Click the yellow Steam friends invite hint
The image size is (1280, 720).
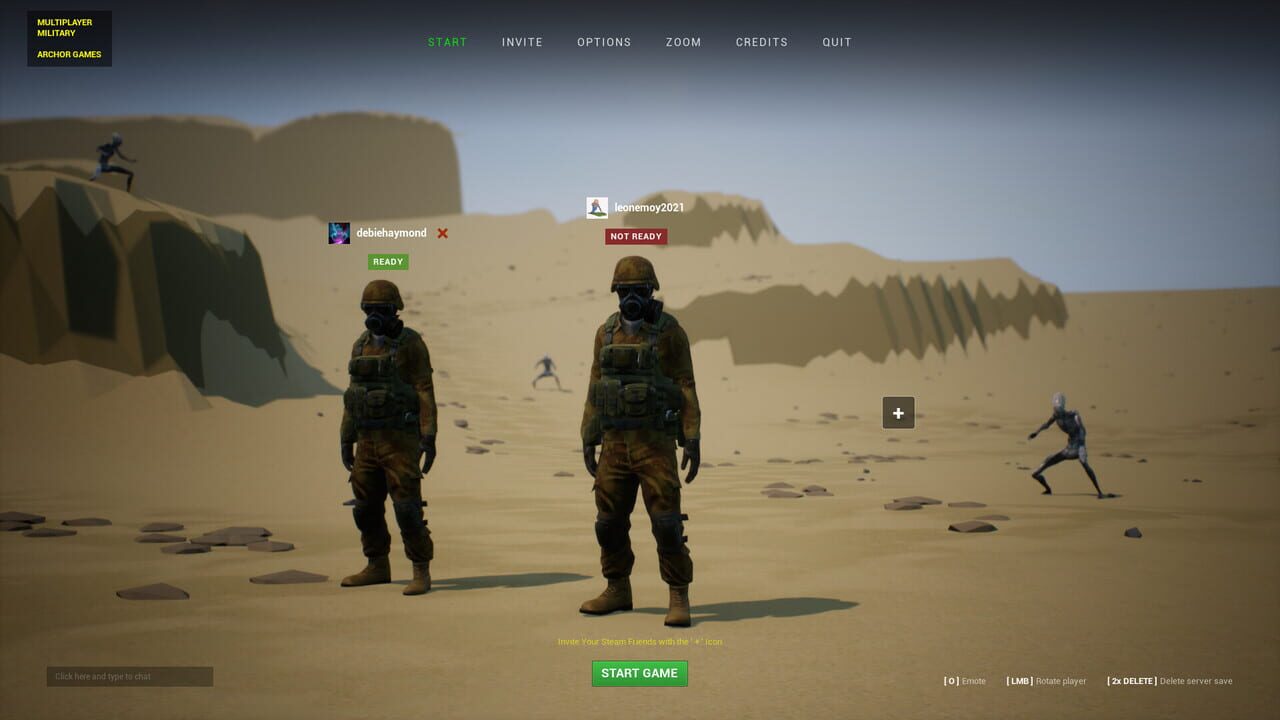[639, 641]
